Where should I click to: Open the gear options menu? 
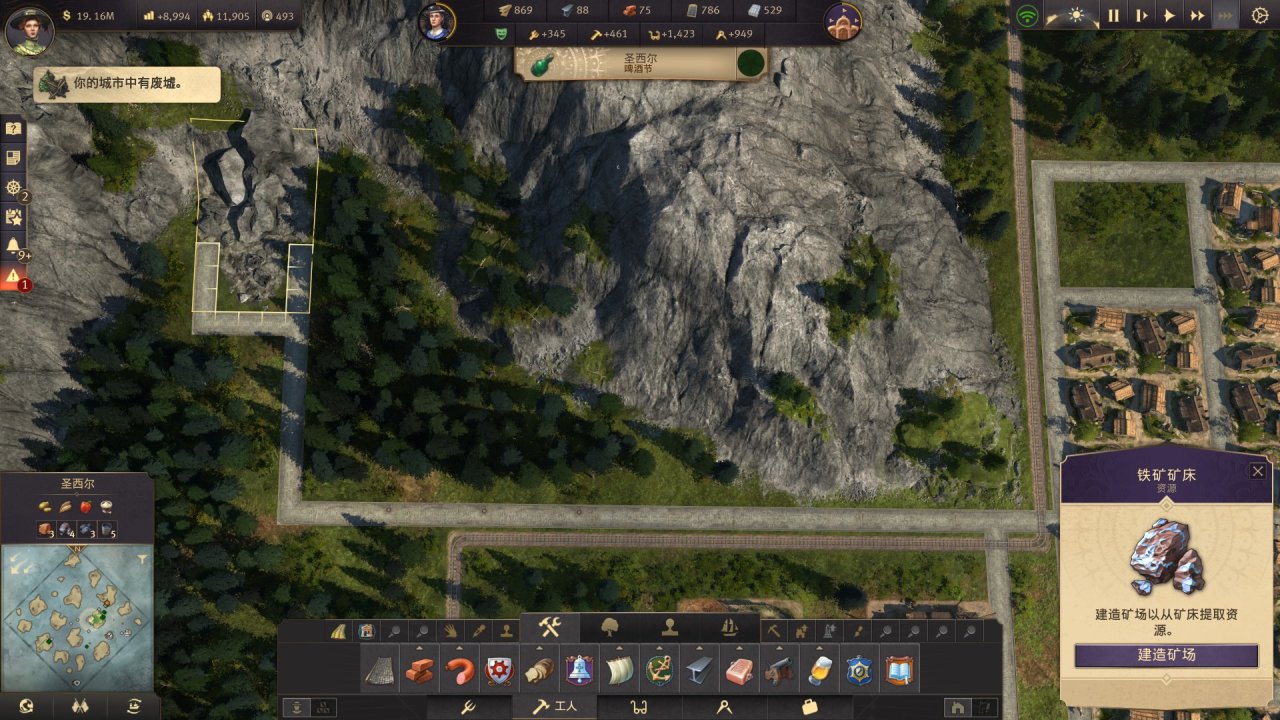tap(1259, 16)
